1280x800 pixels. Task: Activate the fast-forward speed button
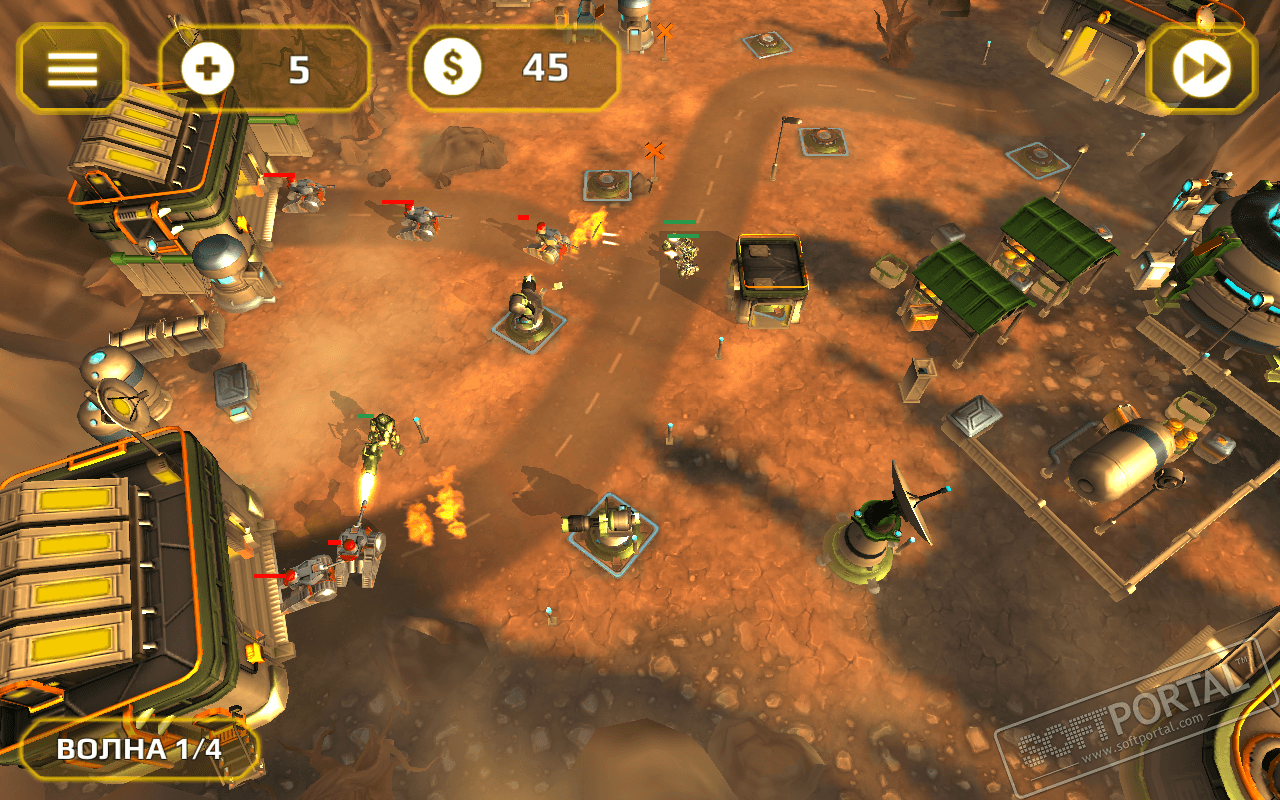(1201, 68)
